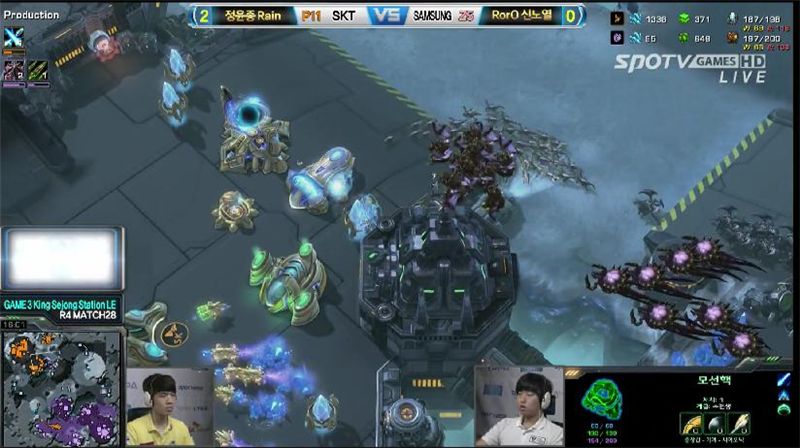
Task: Select the crossed blue swords production icon
Action: (14, 37)
